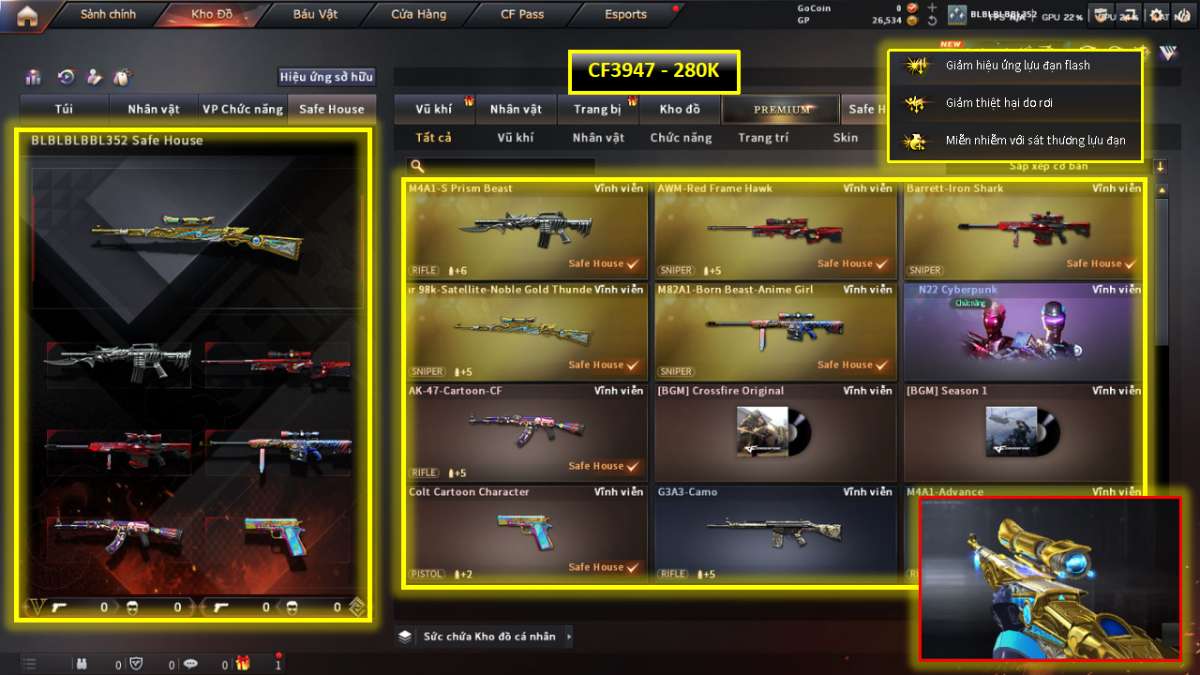Expand Sức chứa Kho đồ cá nhân
The height and width of the screenshot is (675, 1200).
click(488, 636)
